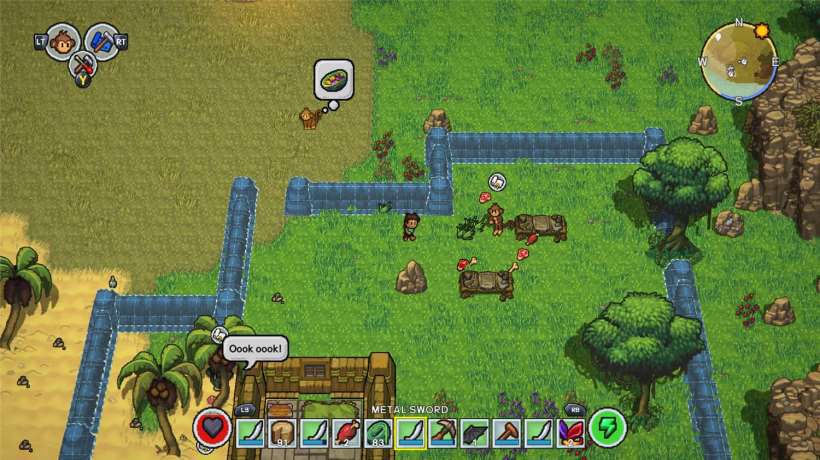This screenshot has width=820, height=460.
Task: Open the blueprint and hammer building icon
Action: (x=103, y=41)
